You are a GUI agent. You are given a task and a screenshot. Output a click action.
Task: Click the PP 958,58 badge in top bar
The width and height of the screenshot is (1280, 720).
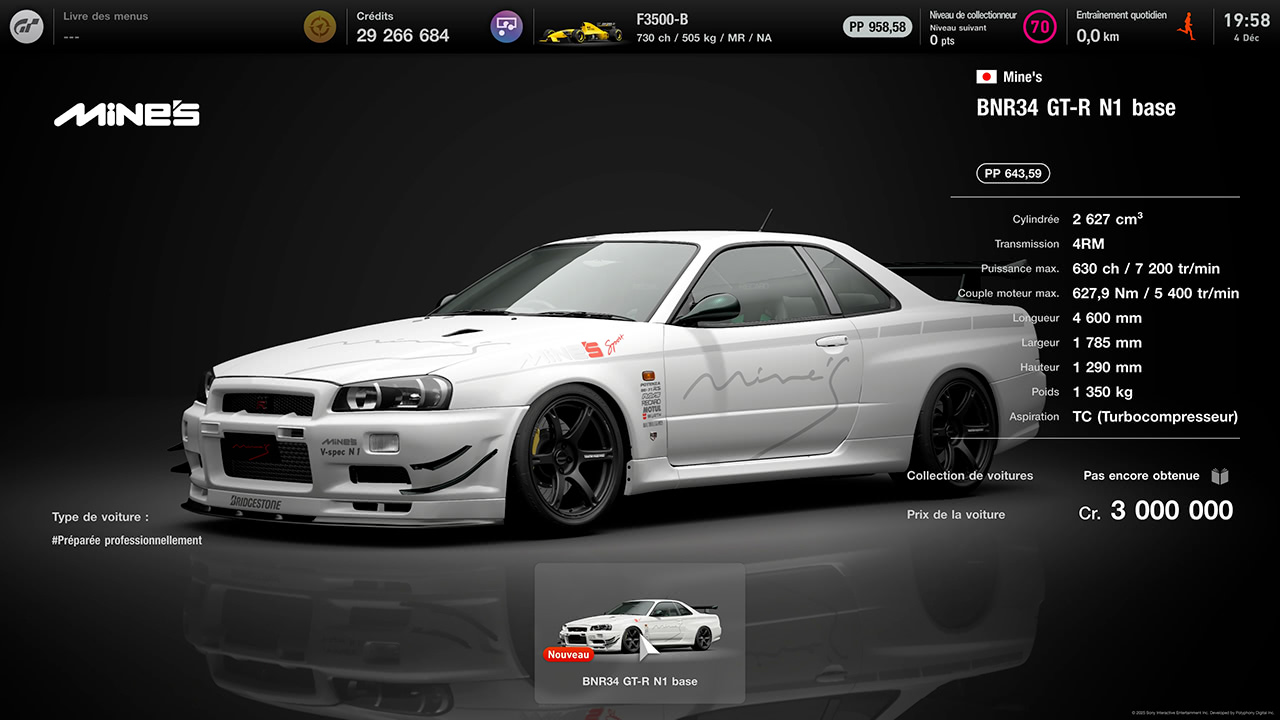point(878,27)
